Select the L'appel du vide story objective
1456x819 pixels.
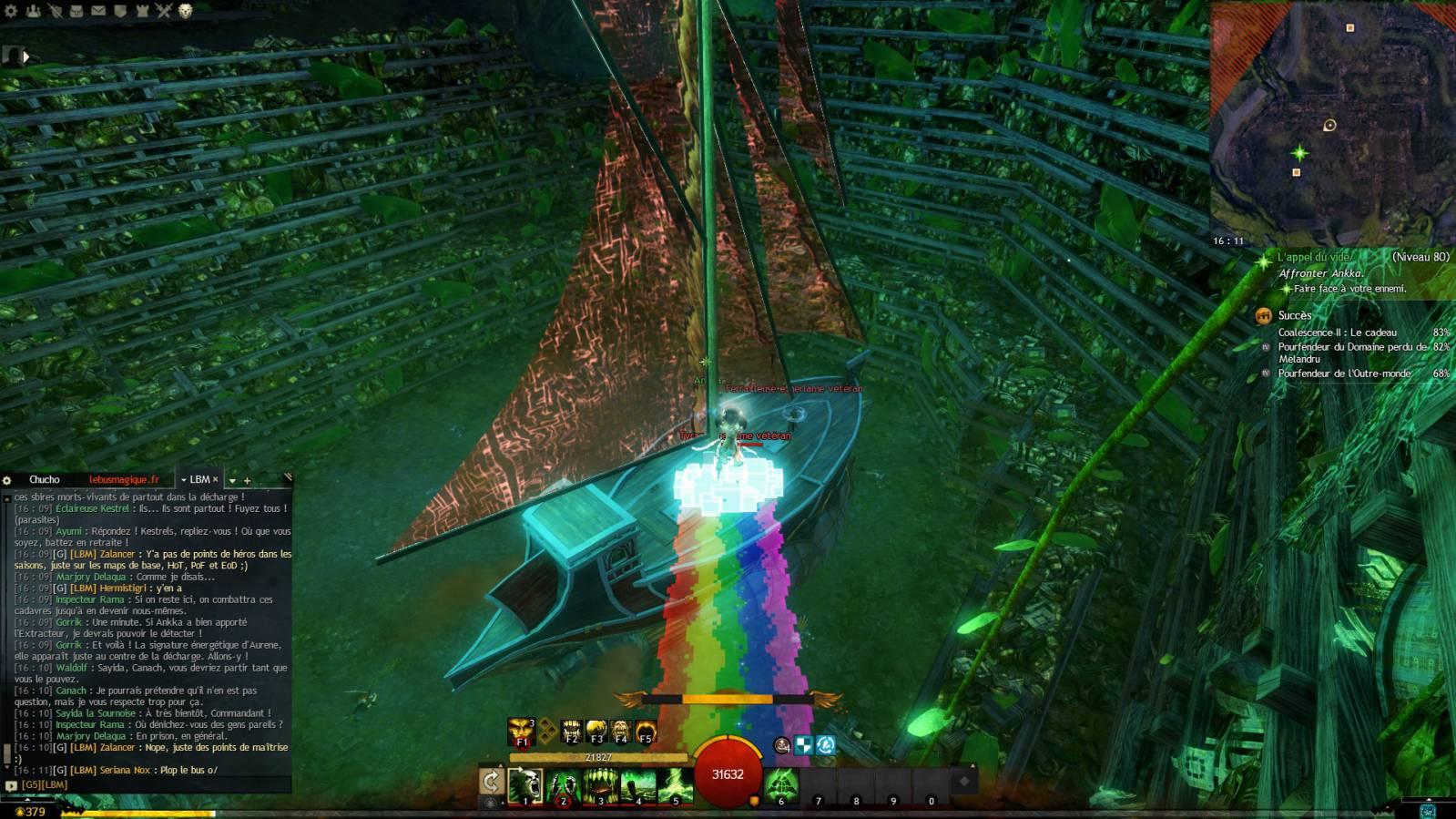[x=1313, y=258]
